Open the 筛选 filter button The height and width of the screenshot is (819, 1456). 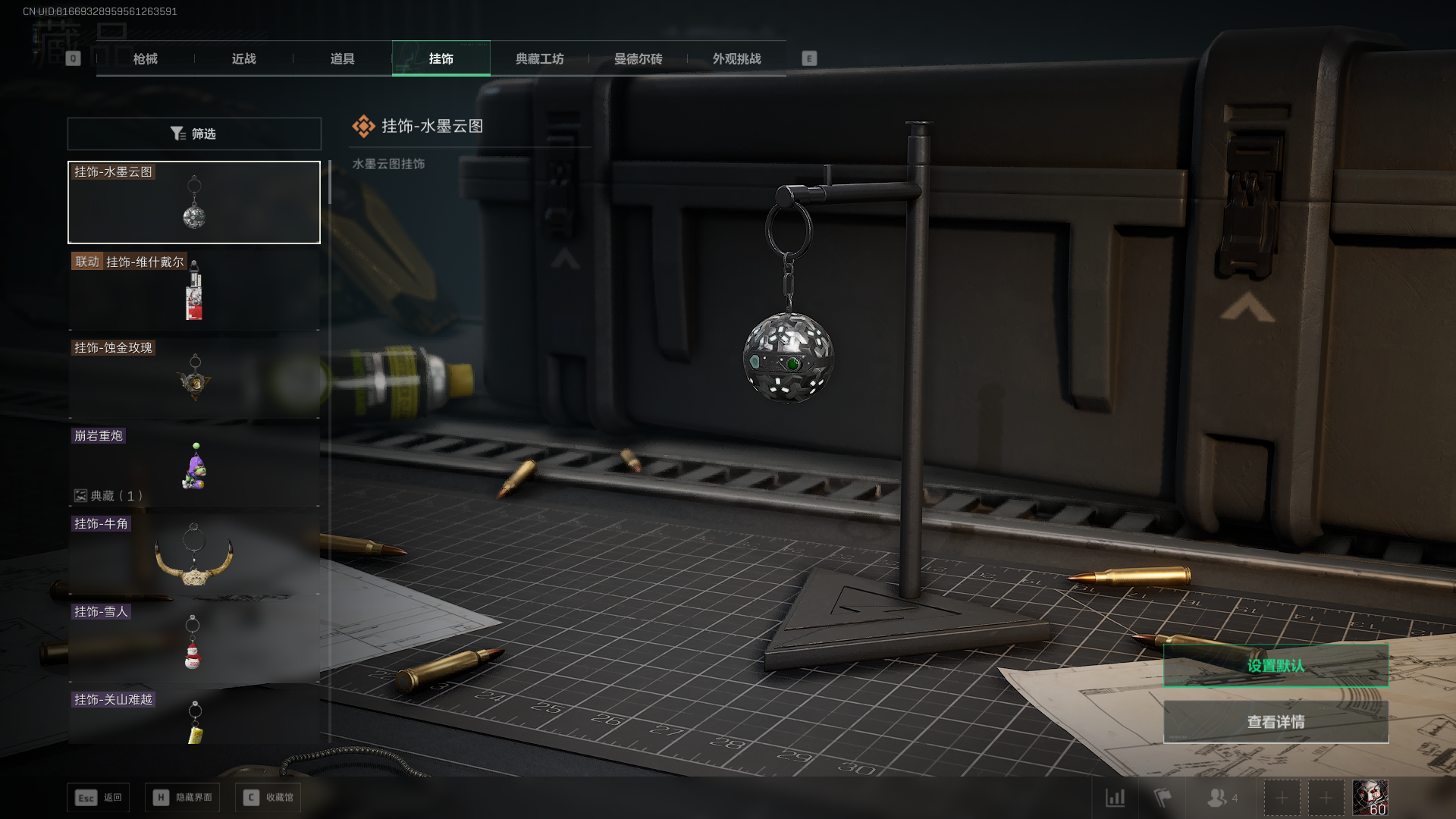coord(194,133)
